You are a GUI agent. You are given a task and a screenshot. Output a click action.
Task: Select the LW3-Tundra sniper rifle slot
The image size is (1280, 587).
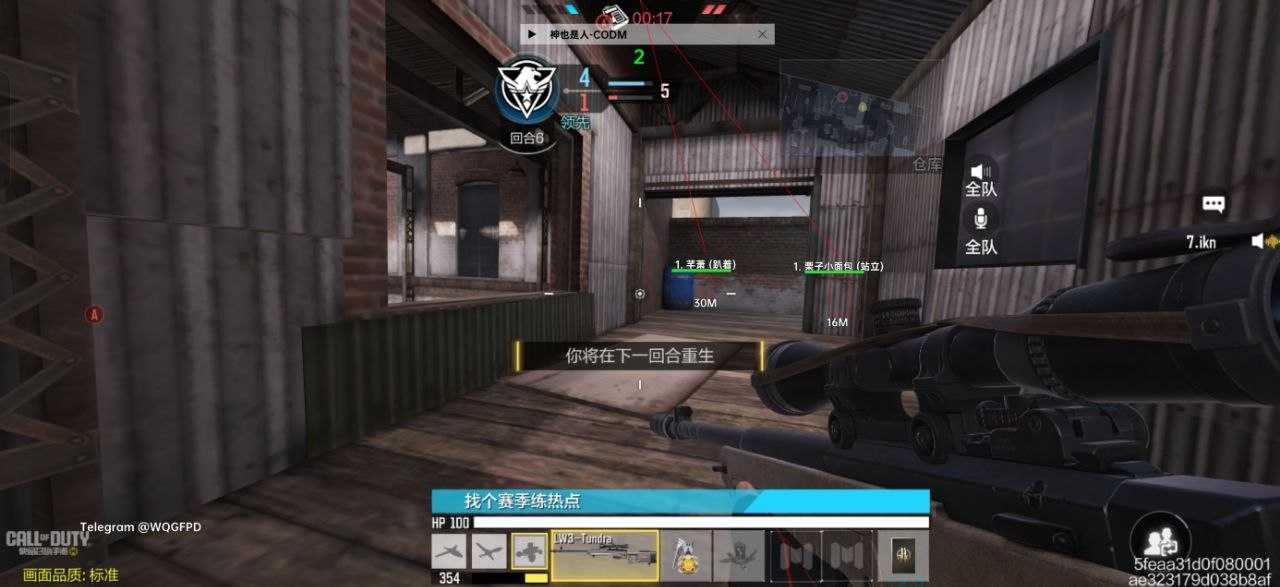pos(605,555)
